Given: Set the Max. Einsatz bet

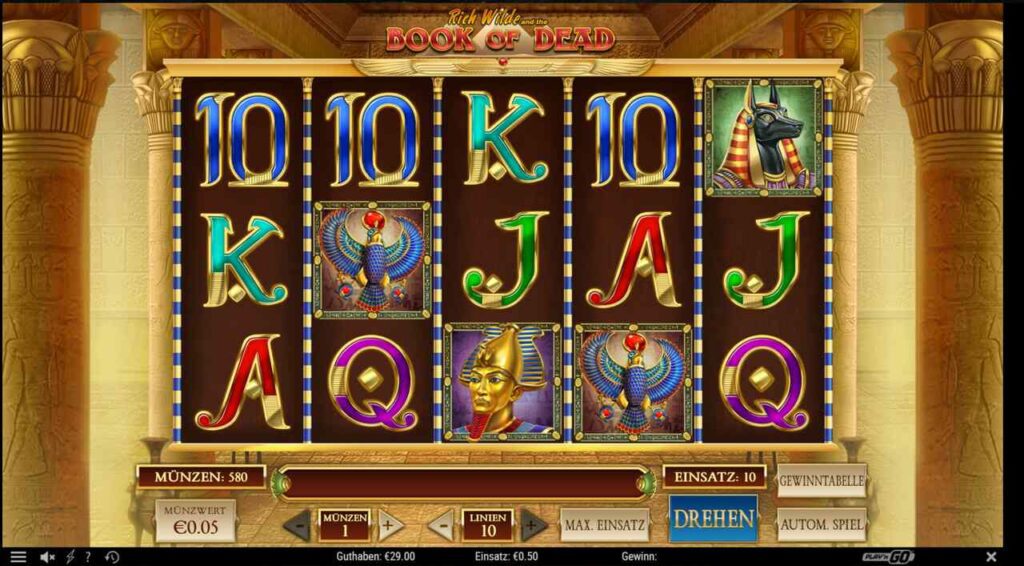Looking at the screenshot, I should 604,524.
